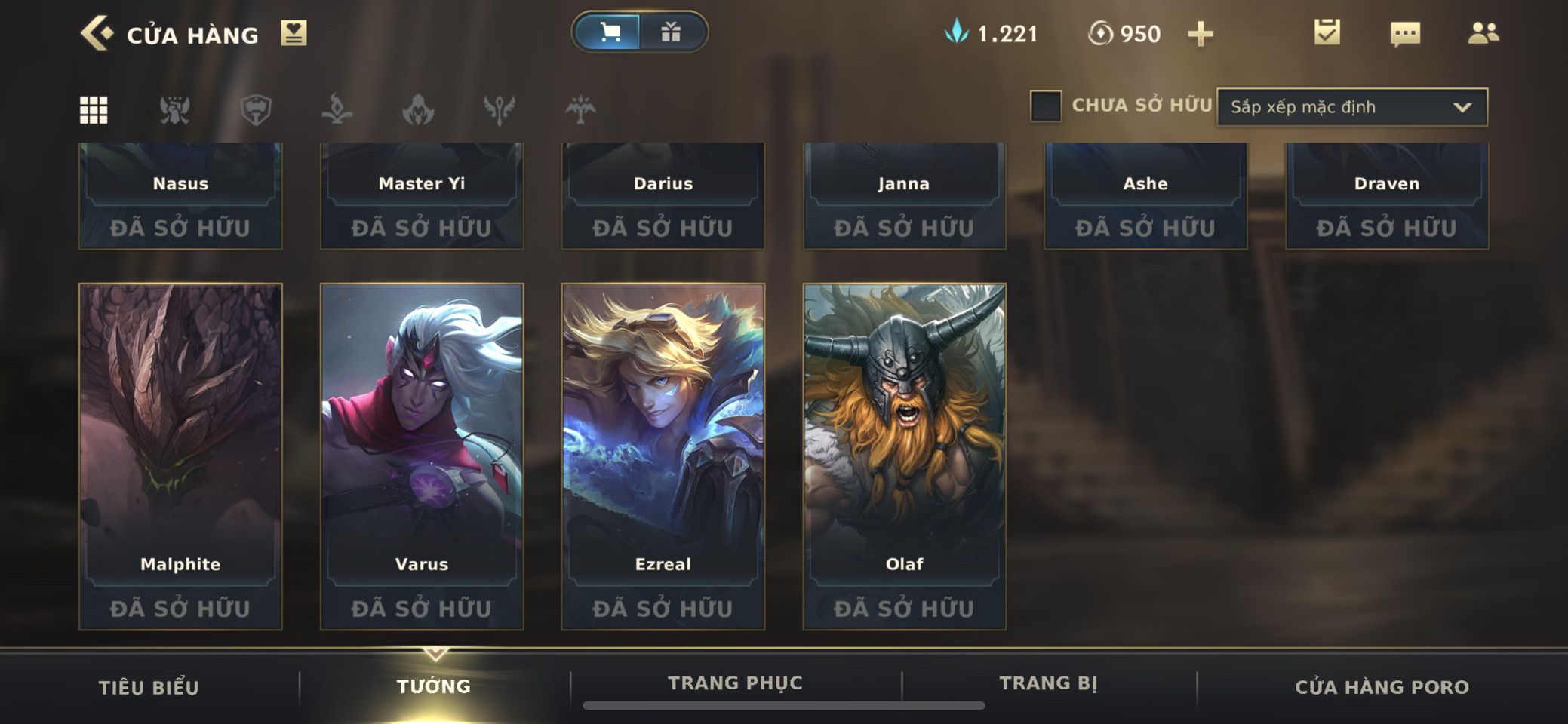Viewport: 1568px width, 724px height.
Task: Switch to the Tiêu Biểu tab
Action: point(149,687)
